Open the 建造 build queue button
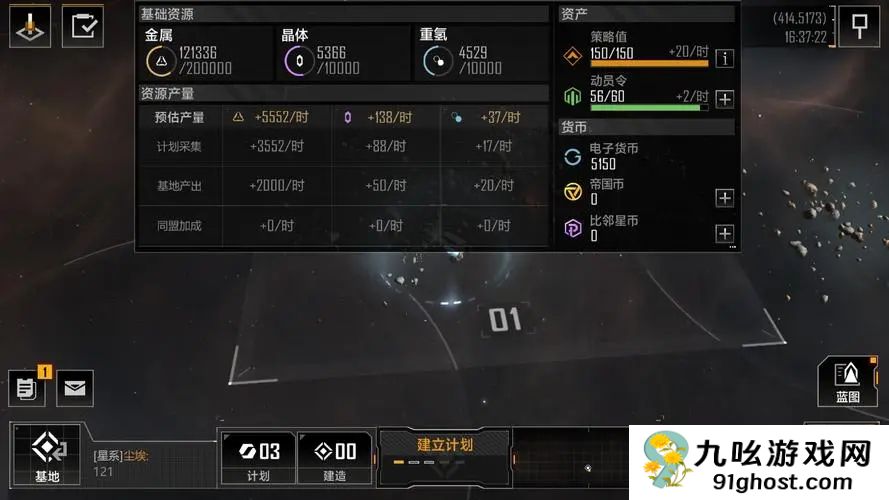Image resolution: width=889 pixels, height=500 pixels. point(334,458)
